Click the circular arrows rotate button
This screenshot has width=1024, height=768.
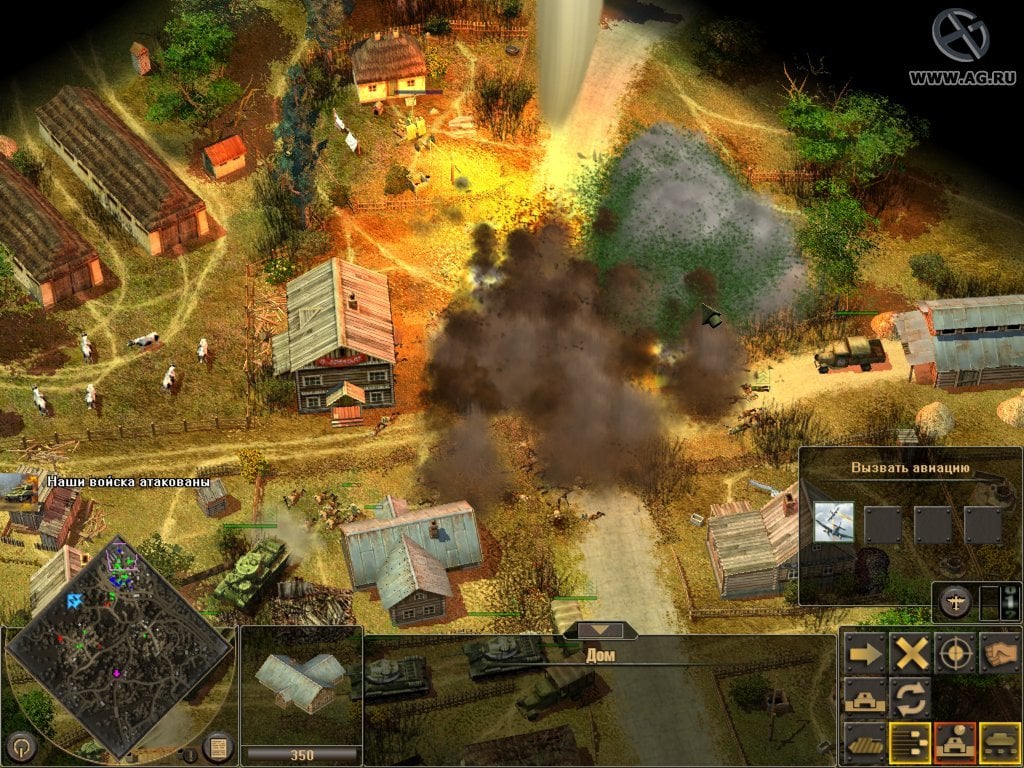pos(911,697)
